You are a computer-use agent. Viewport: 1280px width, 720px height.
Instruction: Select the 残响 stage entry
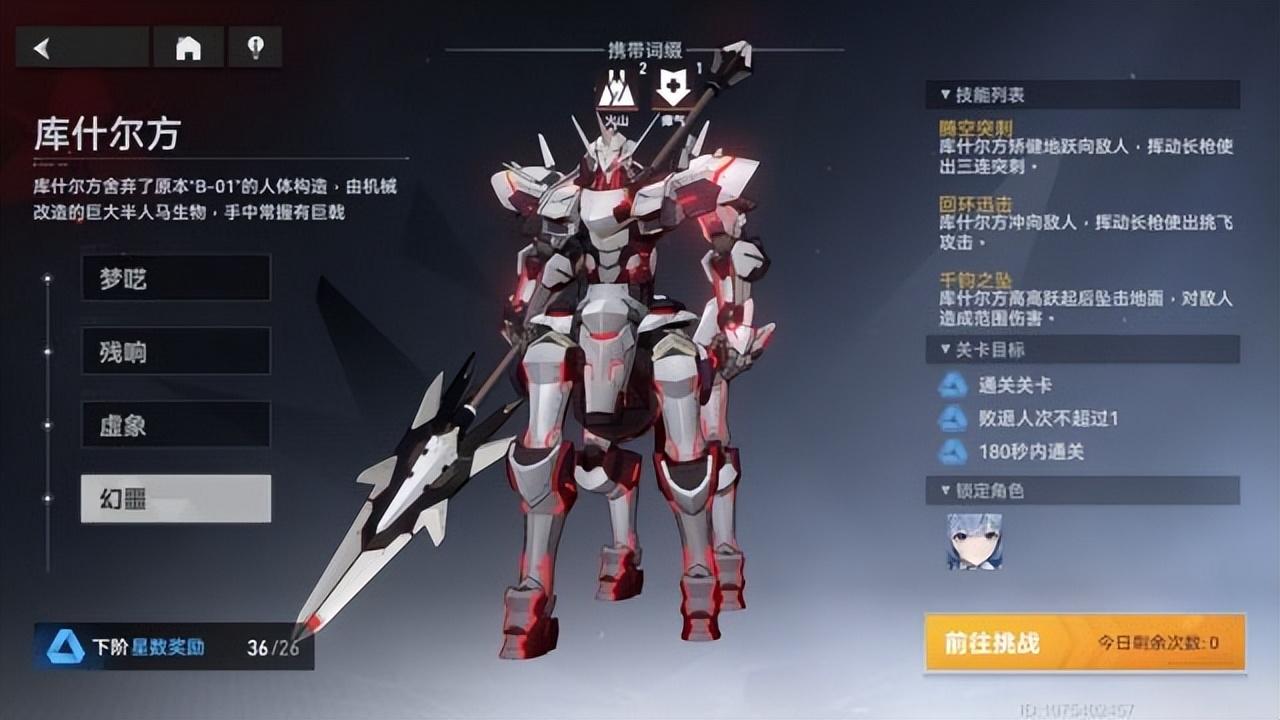(x=175, y=352)
